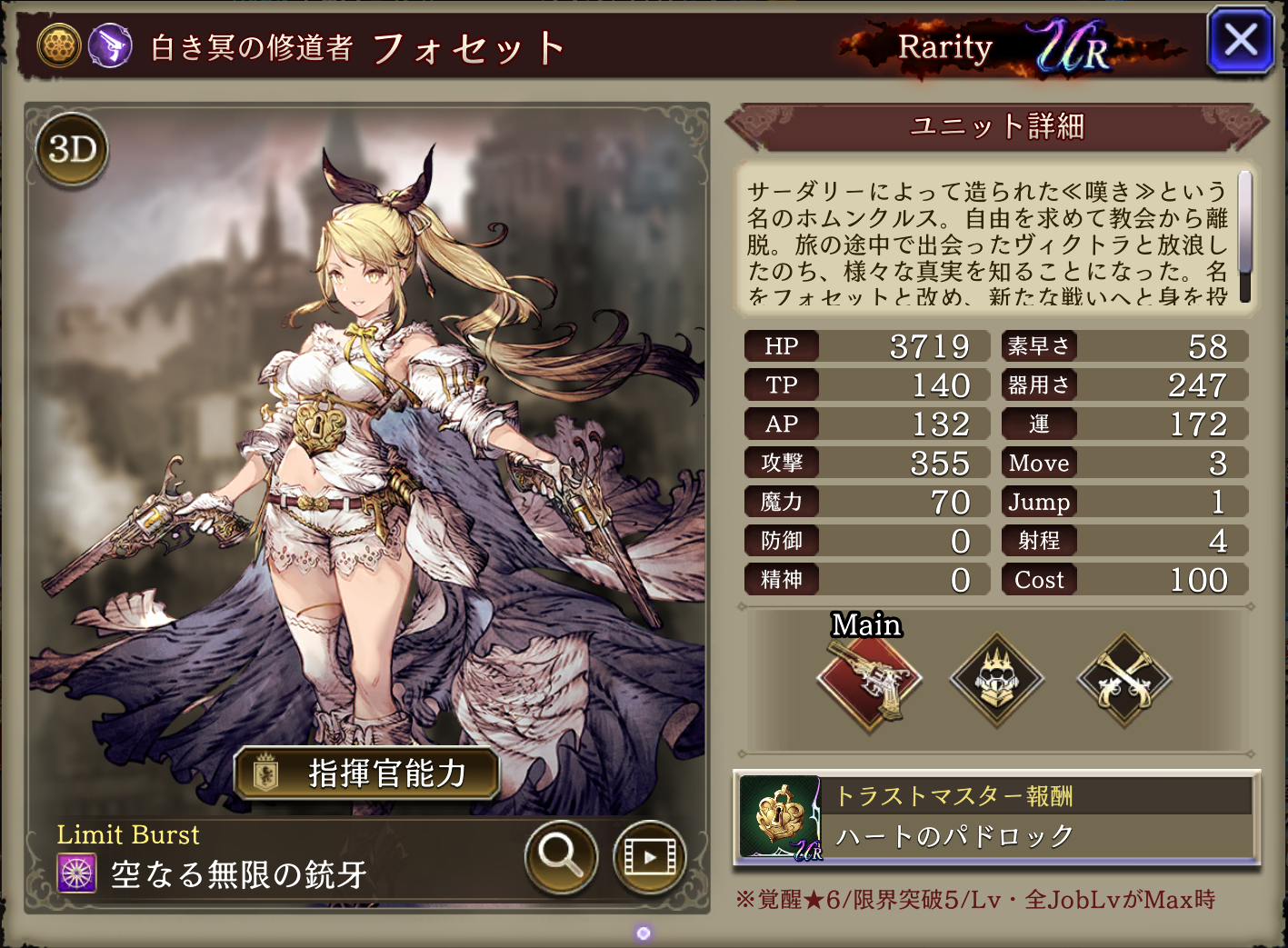Tap the purple gun job emblem
The height and width of the screenshot is (948, 1288).
(x=110, y=45)
